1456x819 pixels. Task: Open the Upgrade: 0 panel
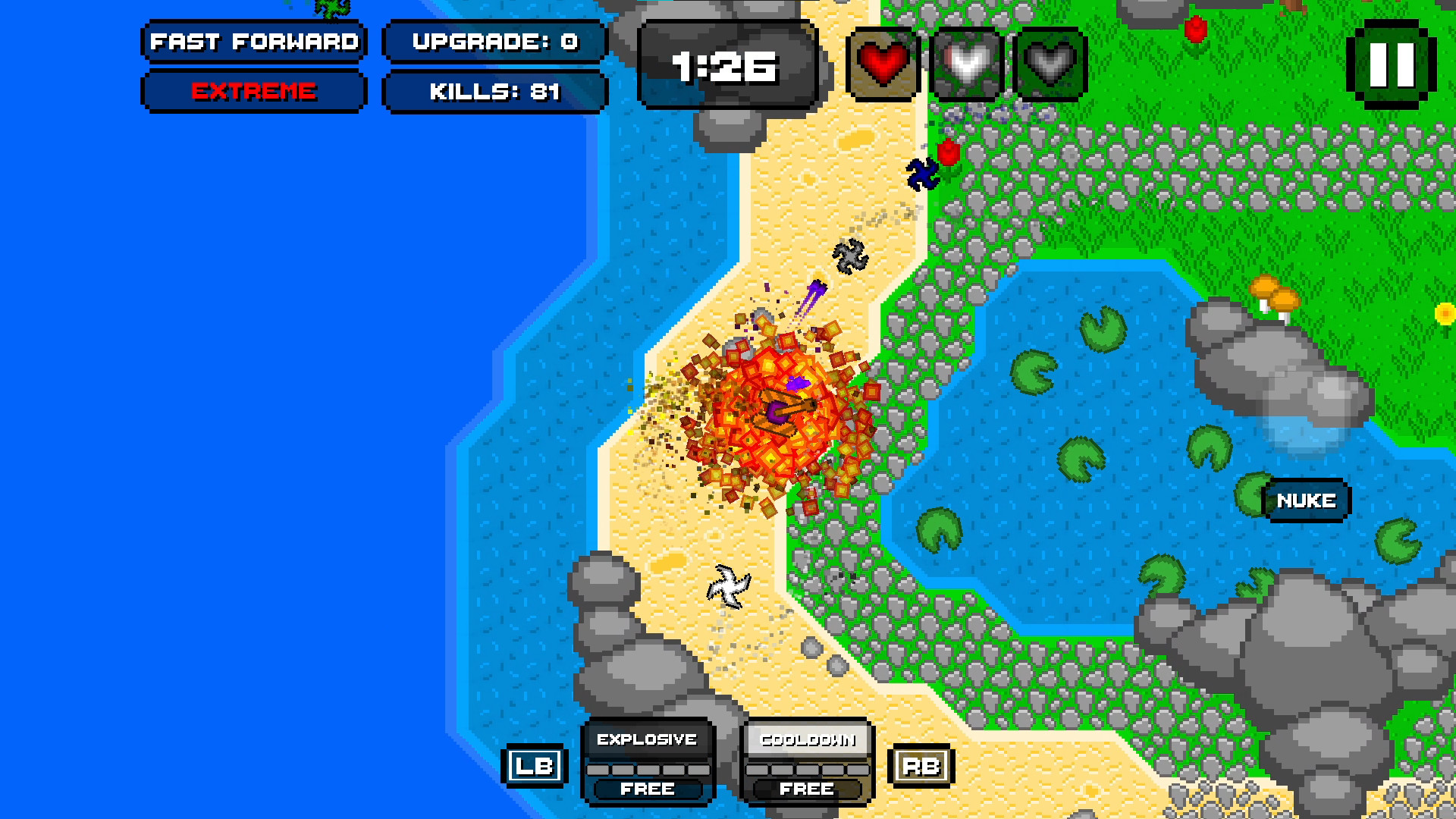click(494, 42)
